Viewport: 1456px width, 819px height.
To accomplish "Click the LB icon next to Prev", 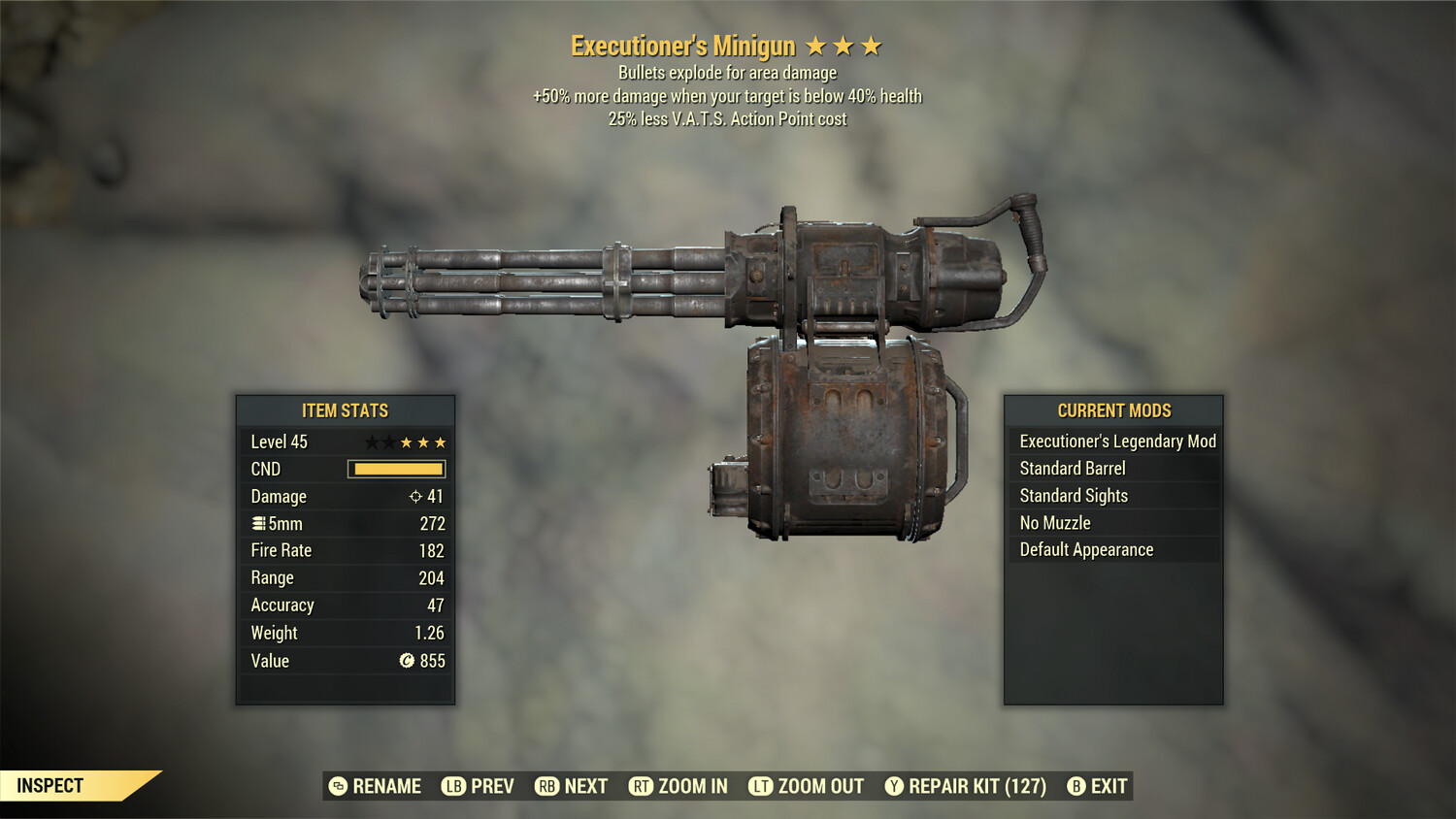I will click(x=451, y=786).
